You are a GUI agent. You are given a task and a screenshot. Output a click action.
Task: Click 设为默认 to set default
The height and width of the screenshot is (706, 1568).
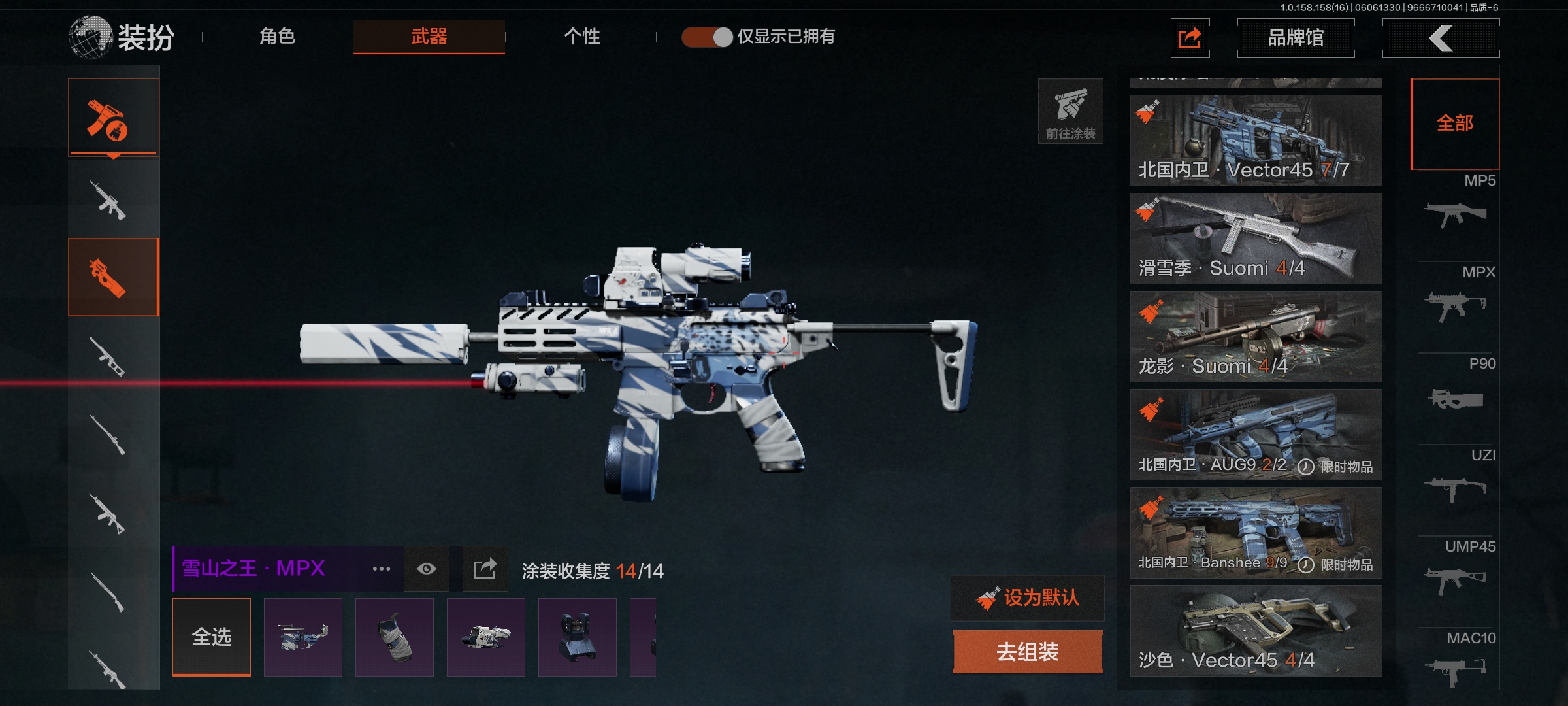1028,597
